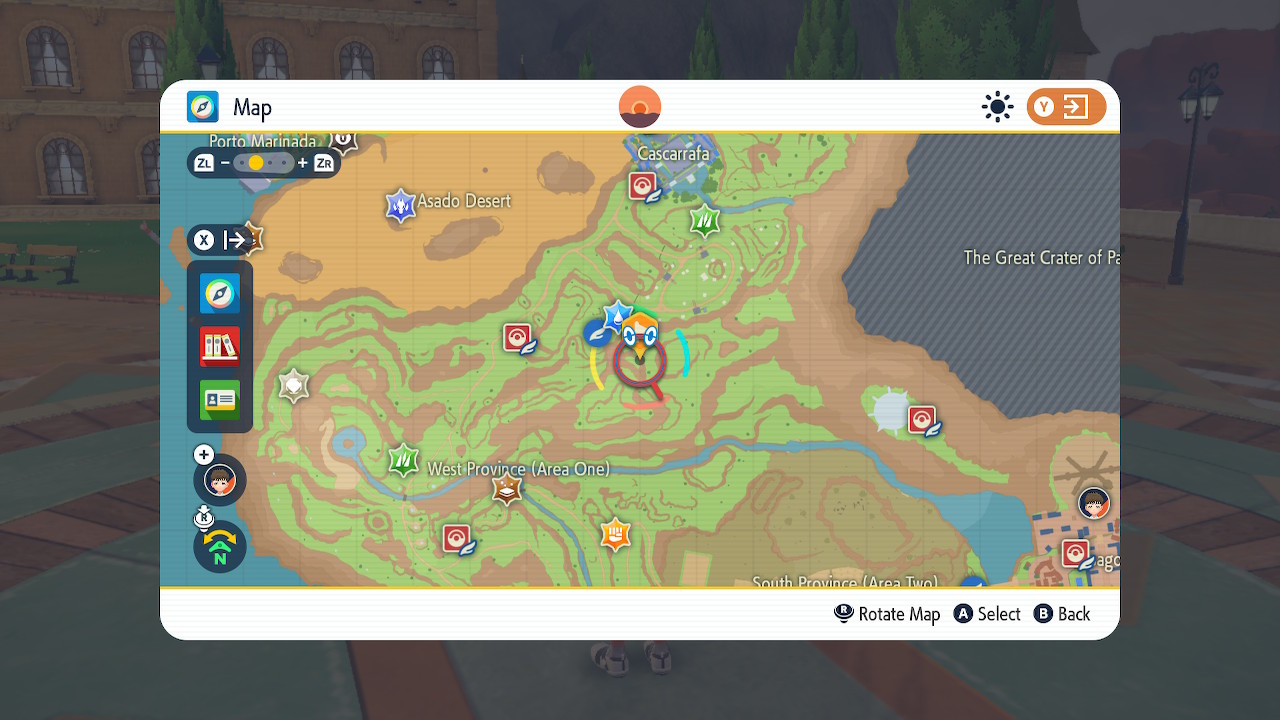Select the Pokémon Center marker near Cascarrafa
The height and width of the screenshot is (720, 1280).
click(x=644, y=185)
